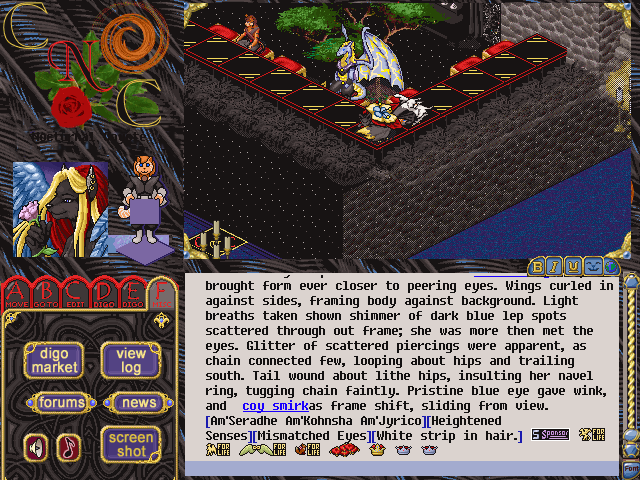
Task: Visit the forums
Action: (55, 402)
